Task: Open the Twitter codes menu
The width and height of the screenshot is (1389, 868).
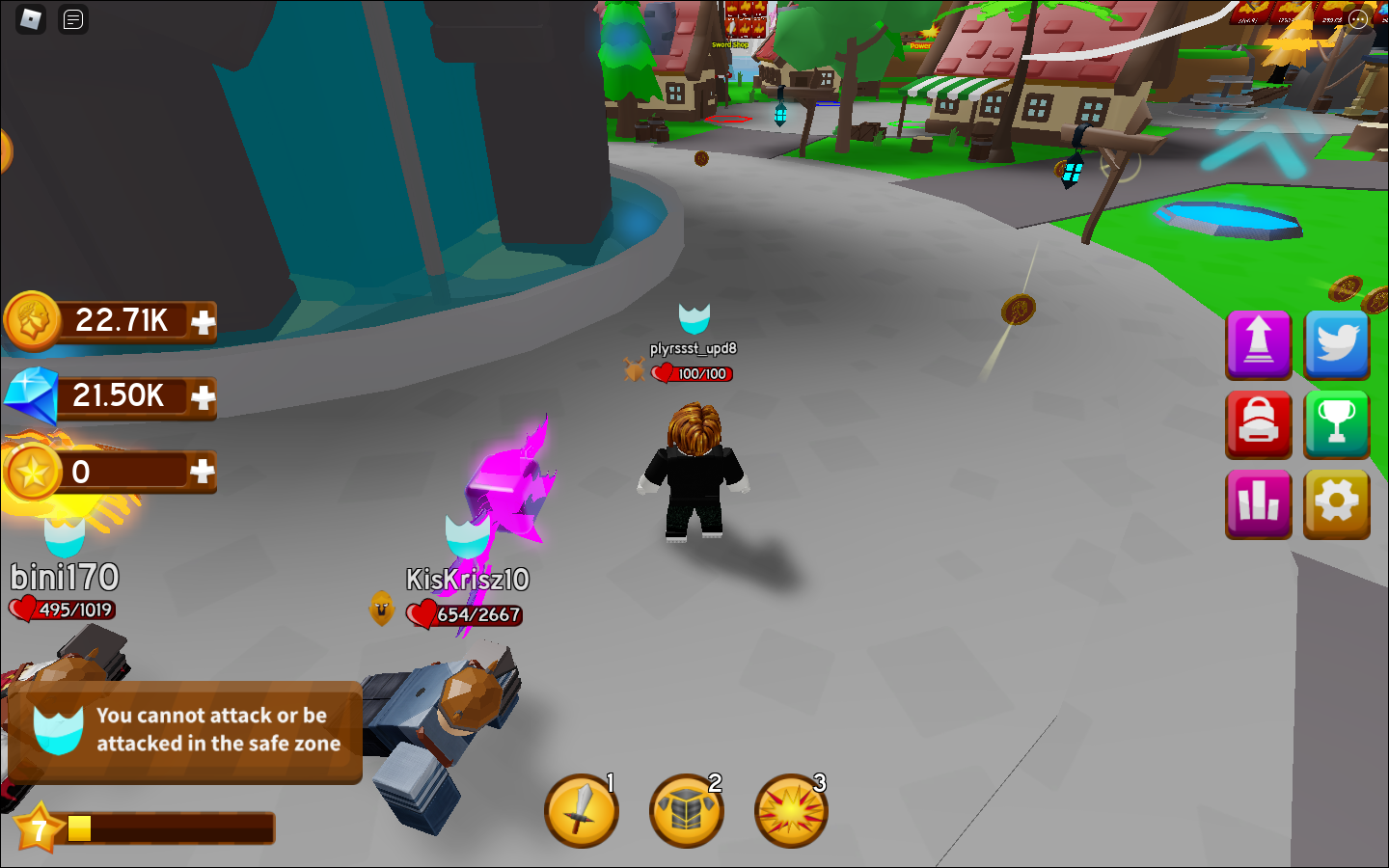Action: [x=1336, y=345]
